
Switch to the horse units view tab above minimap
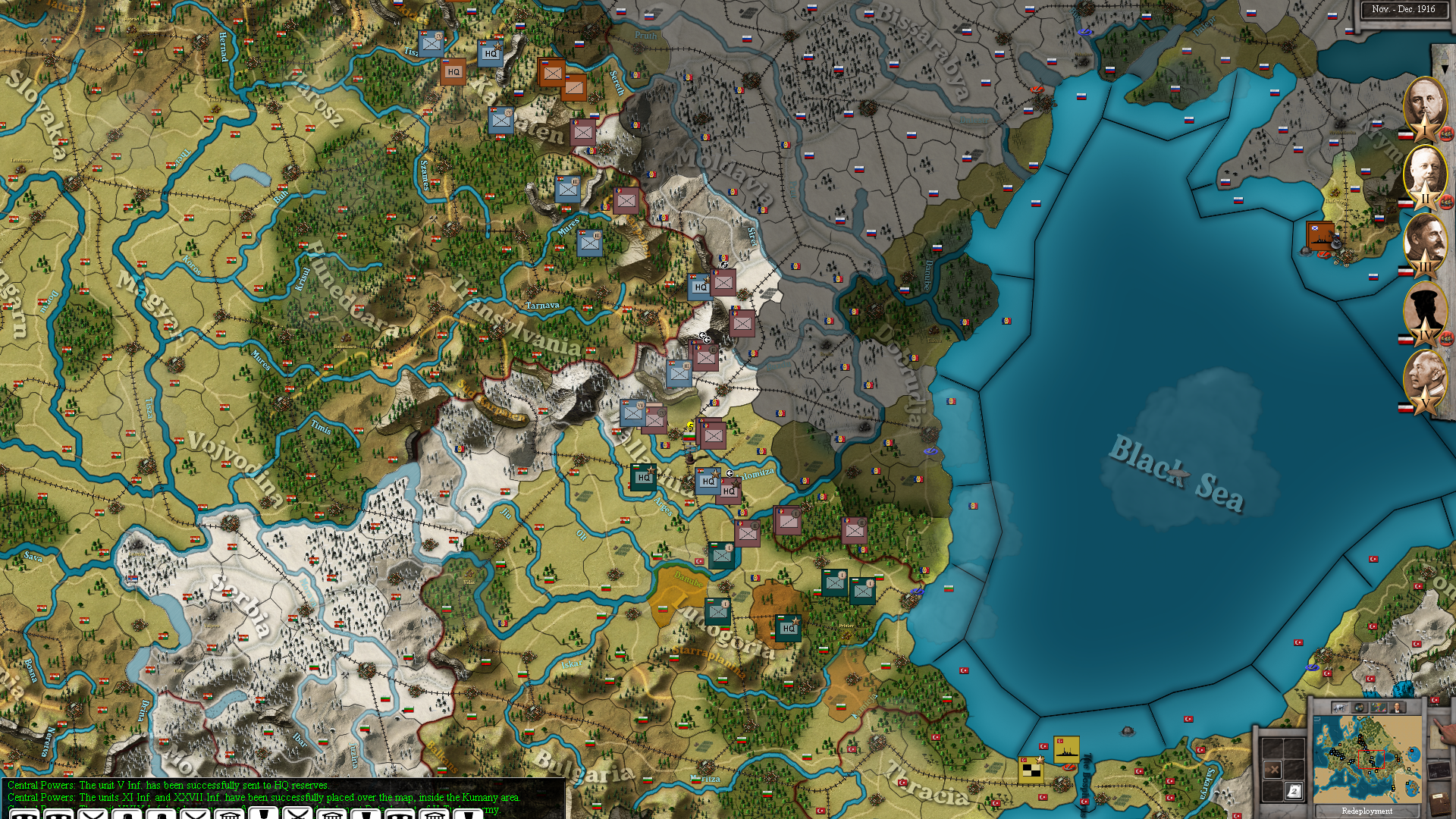tap(1339, 708)
